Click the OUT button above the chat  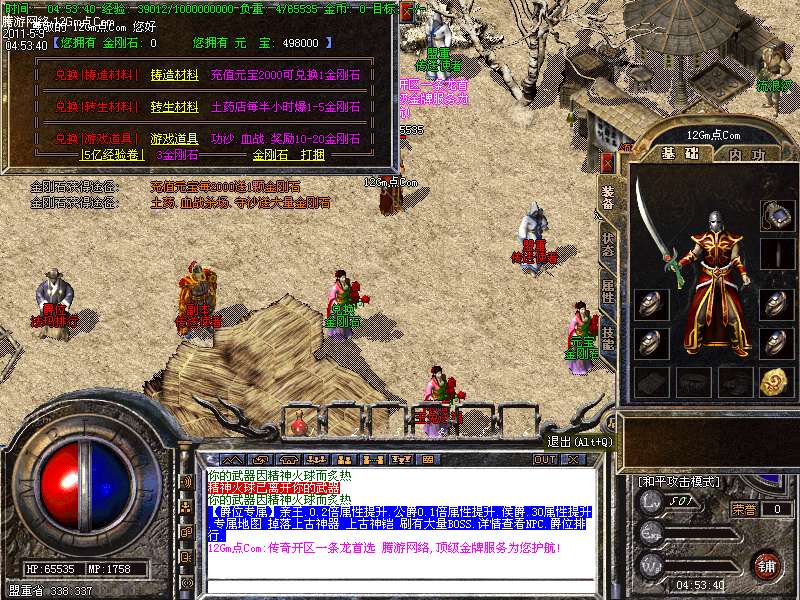[544, 460]
